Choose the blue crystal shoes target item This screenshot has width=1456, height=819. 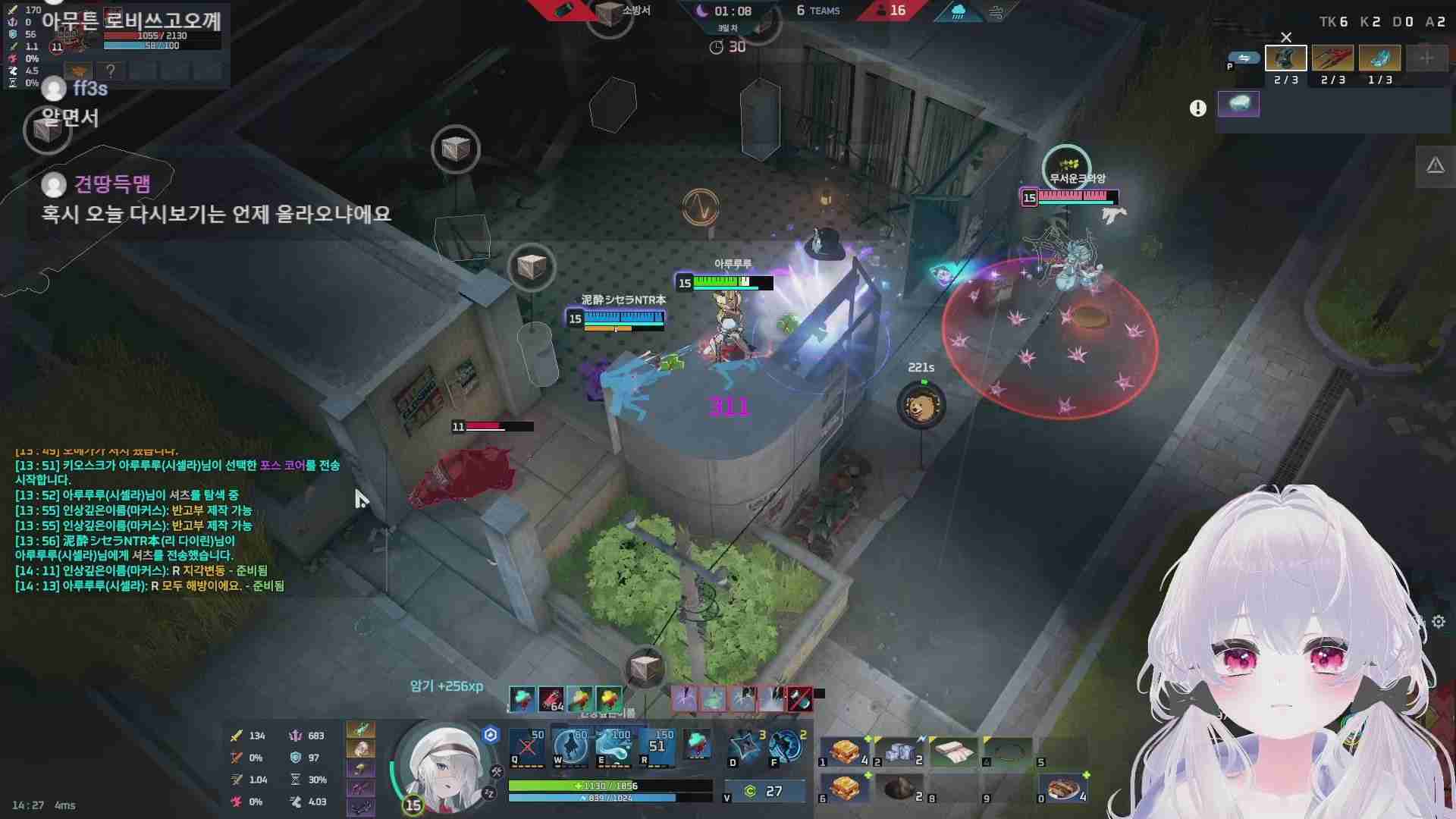1379,58
